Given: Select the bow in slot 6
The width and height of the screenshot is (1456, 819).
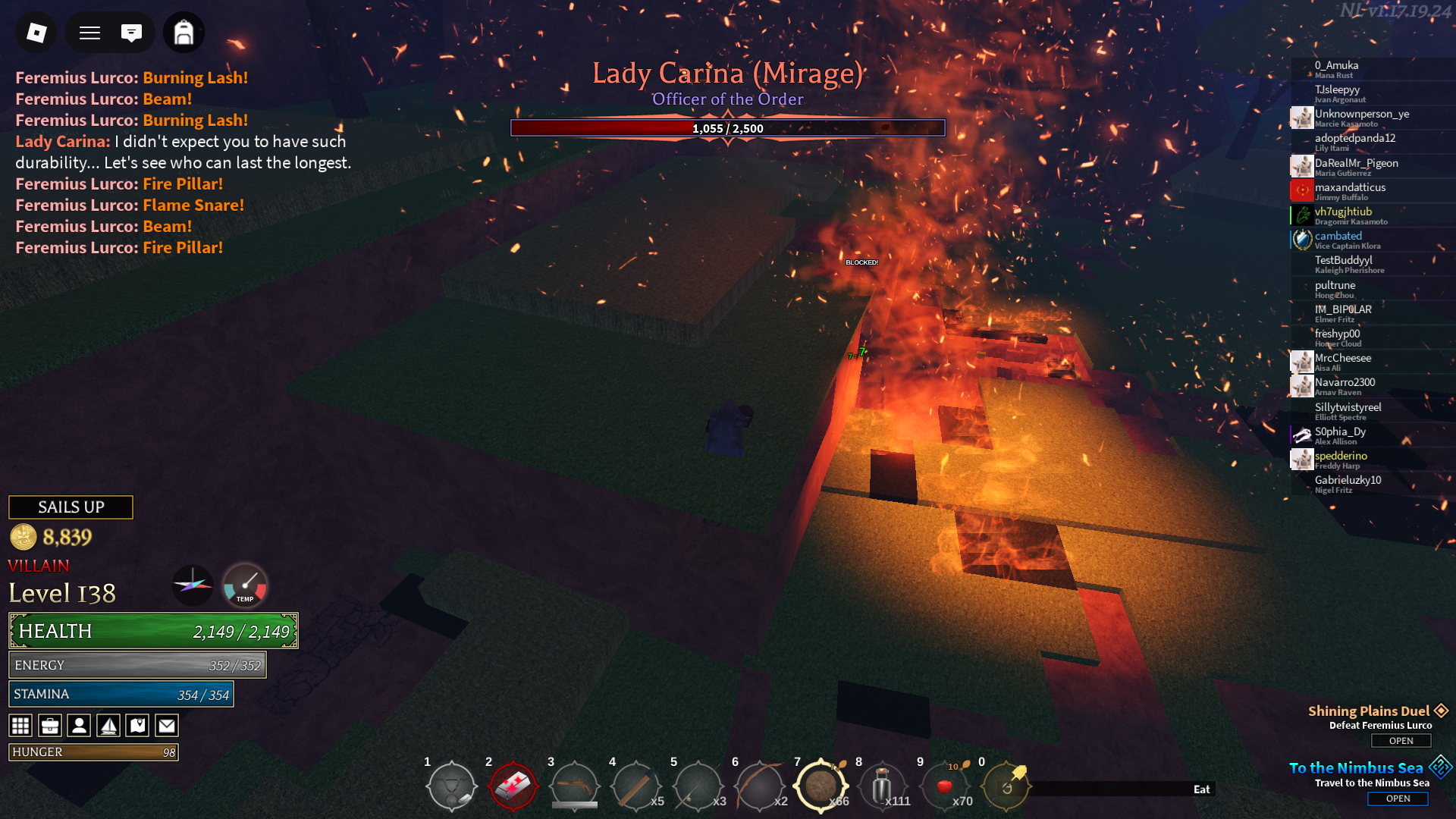Looking at the screenshot, I should tap(758, 786).
